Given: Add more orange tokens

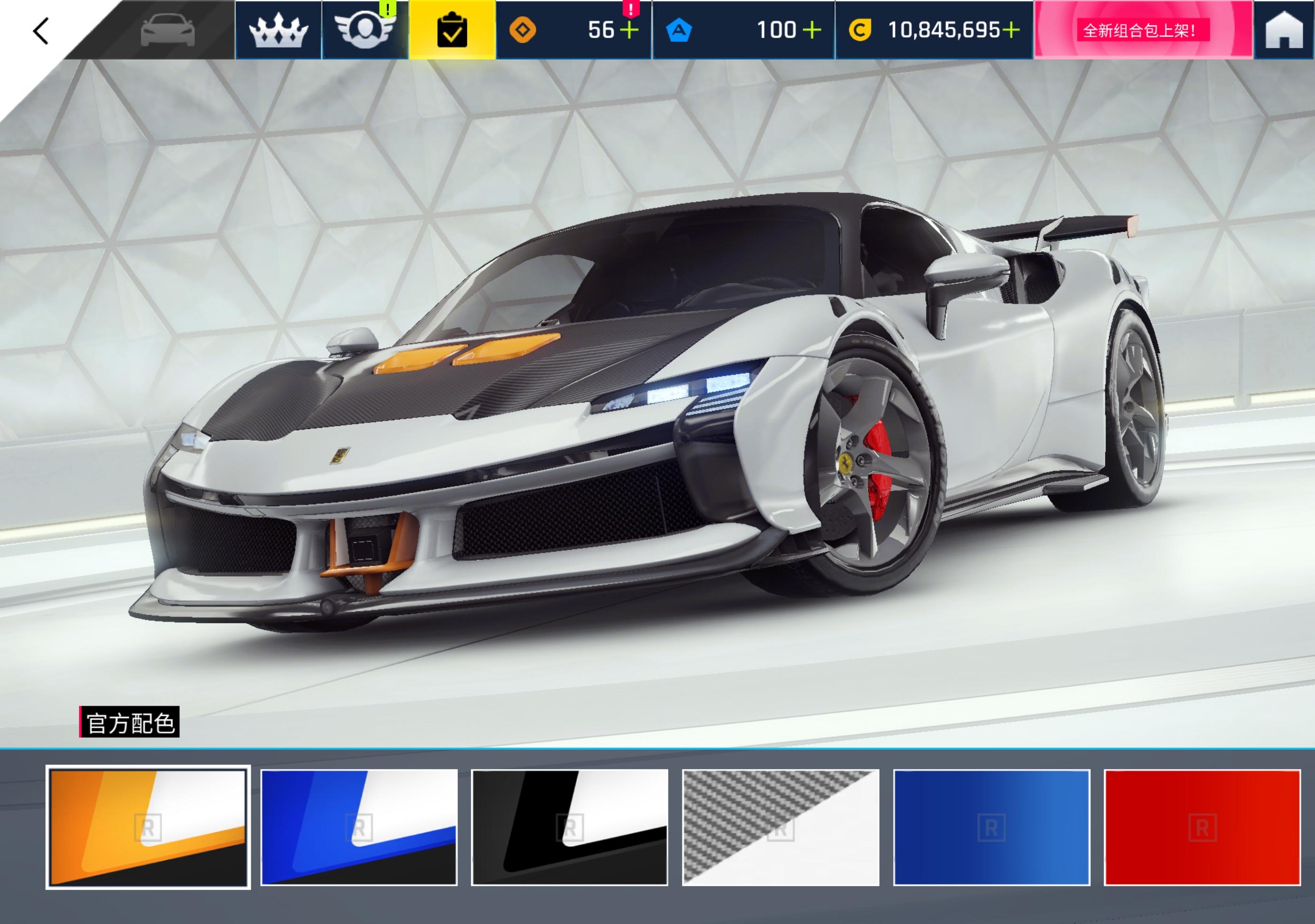Looking at the screenshot, I should tap(629, 31).
